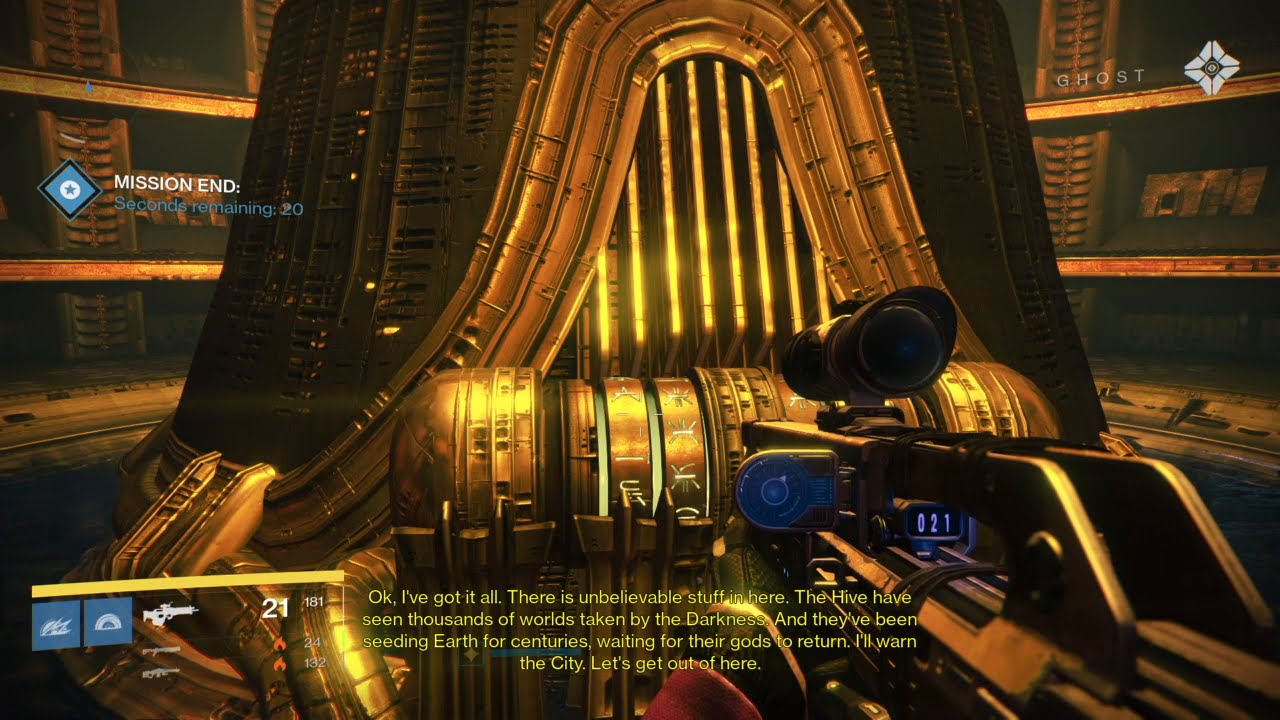Viewport: 1280px width, 720px height.
Task: Activate the spiky burst grenade ability
Action: 56,623
